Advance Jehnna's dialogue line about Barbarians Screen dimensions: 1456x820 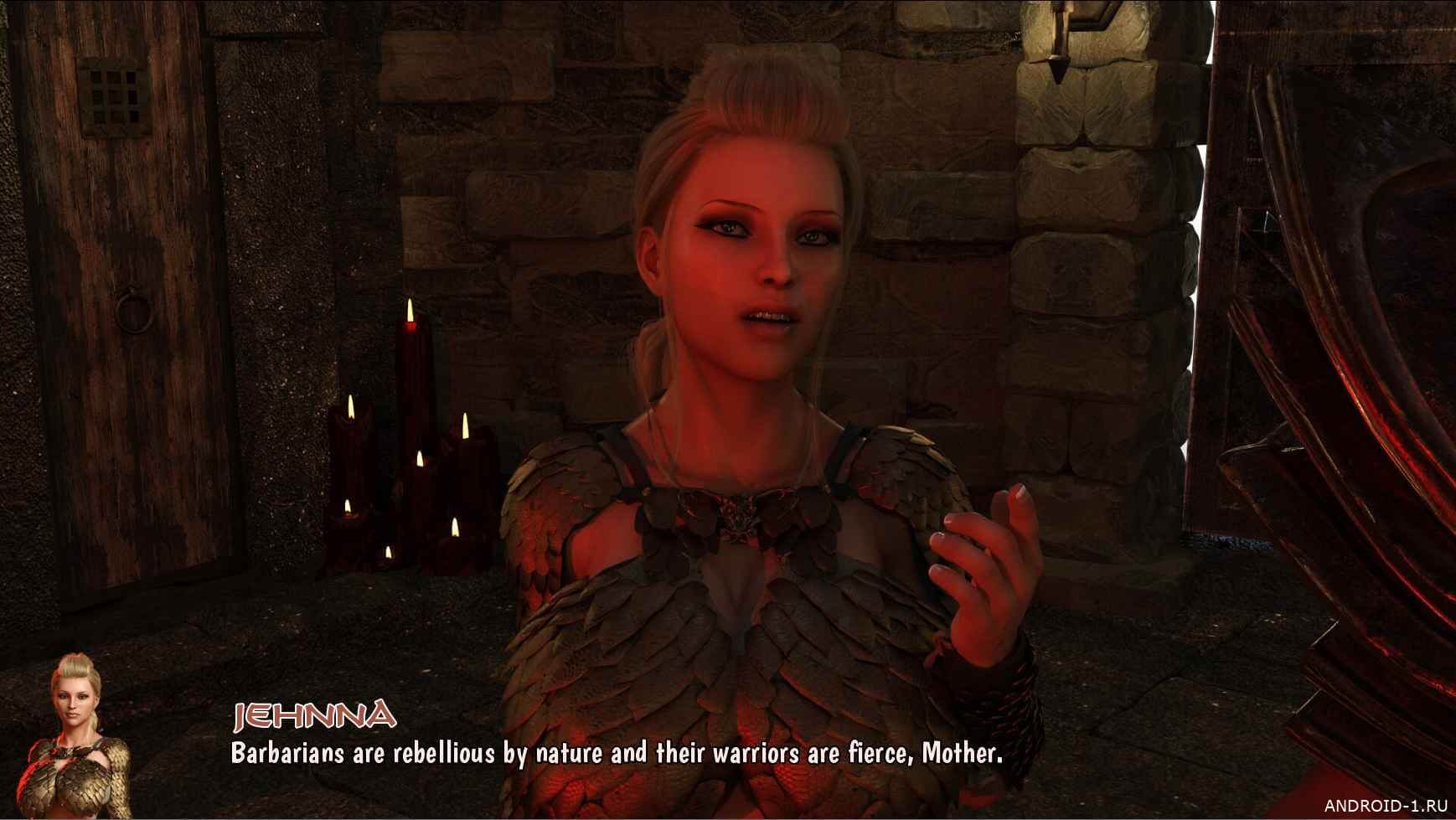click(616, 754)
